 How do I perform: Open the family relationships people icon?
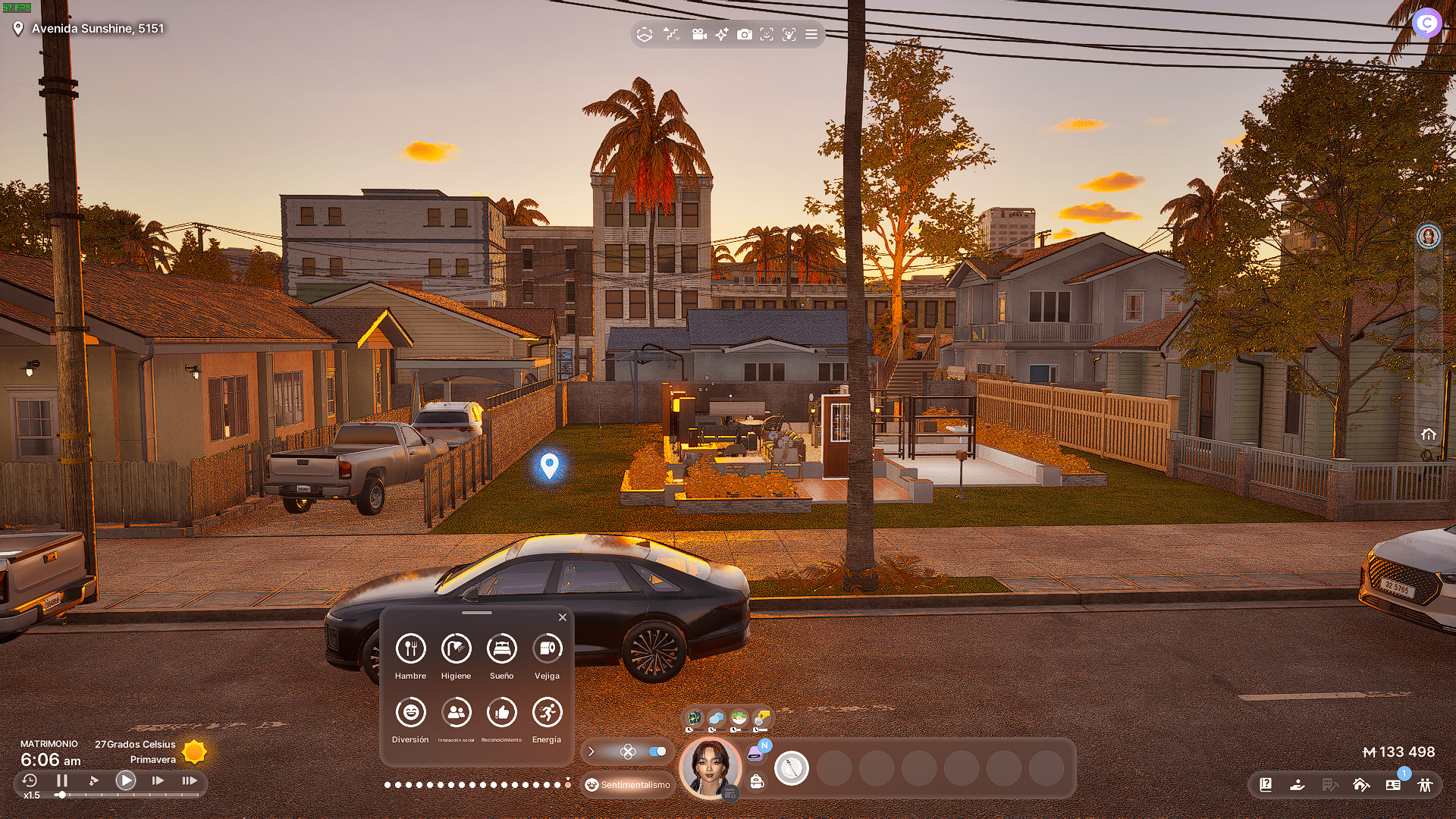tap(1425, 785)
